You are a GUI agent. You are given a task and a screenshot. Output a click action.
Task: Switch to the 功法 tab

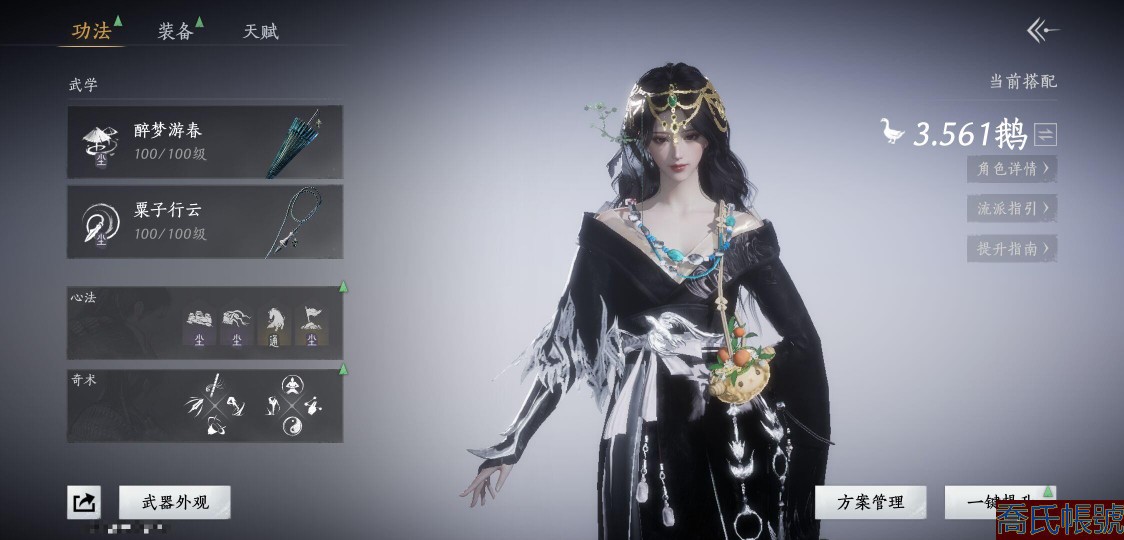[x=91, y=31]
